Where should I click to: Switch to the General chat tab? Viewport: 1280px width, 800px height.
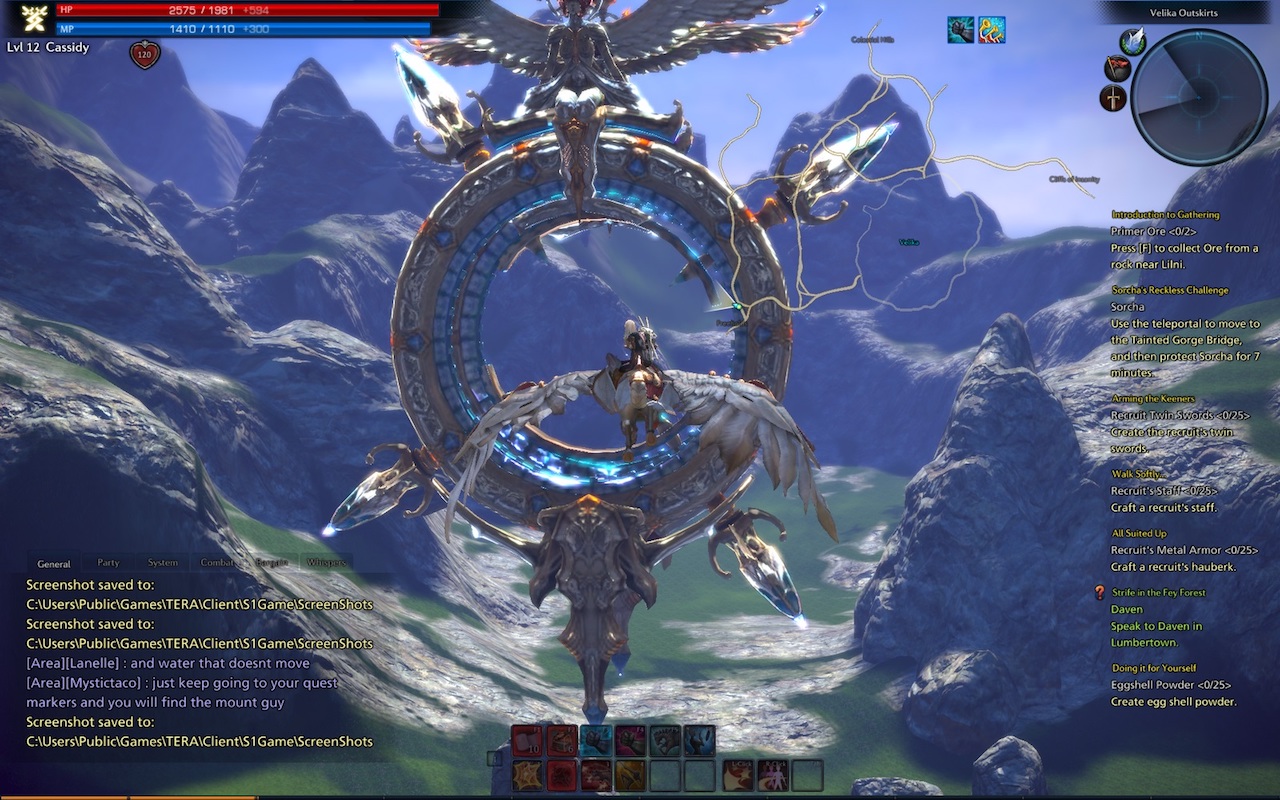coord(54,564)
